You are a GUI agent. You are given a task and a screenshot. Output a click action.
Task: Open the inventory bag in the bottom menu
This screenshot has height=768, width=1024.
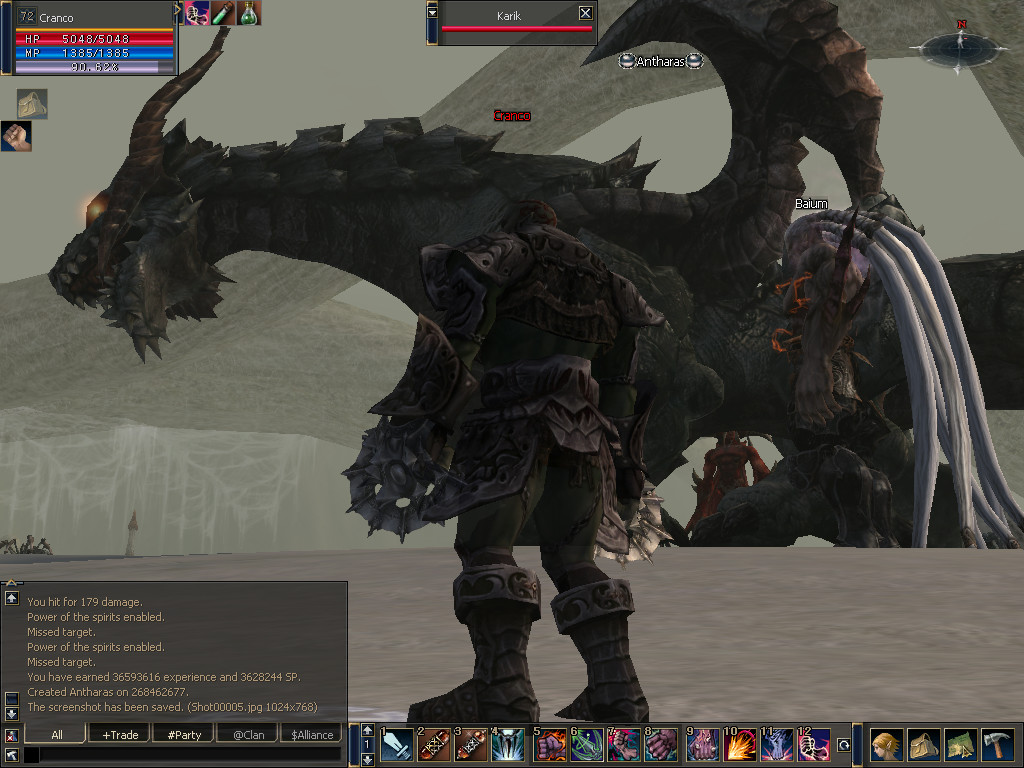(923, 745)
